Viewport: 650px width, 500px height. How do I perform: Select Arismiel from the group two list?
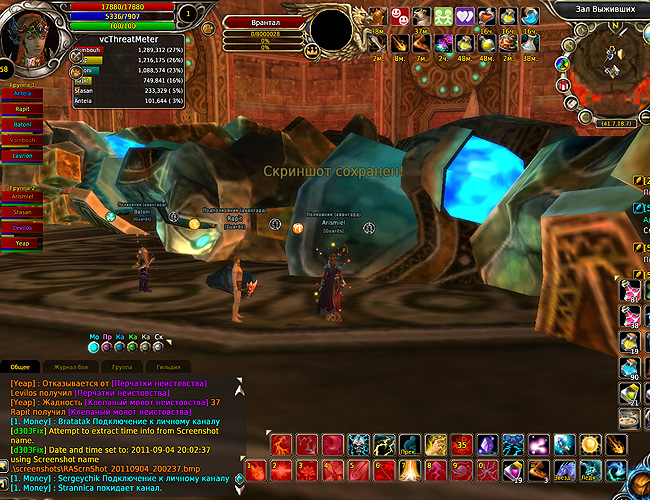23,197
